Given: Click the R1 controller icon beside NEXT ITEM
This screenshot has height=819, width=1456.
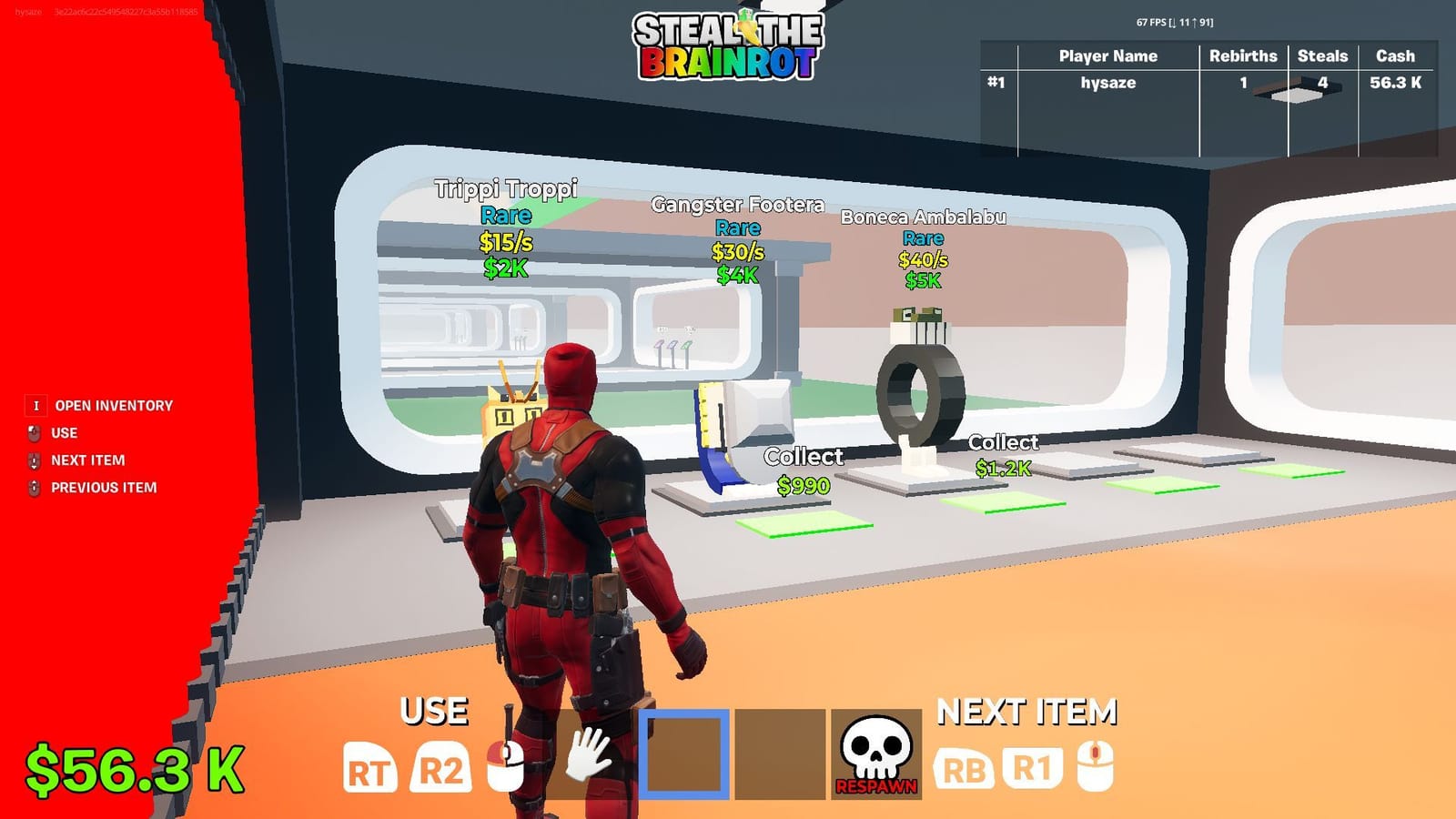Looking at the screenshot, I should [1035, 769].
